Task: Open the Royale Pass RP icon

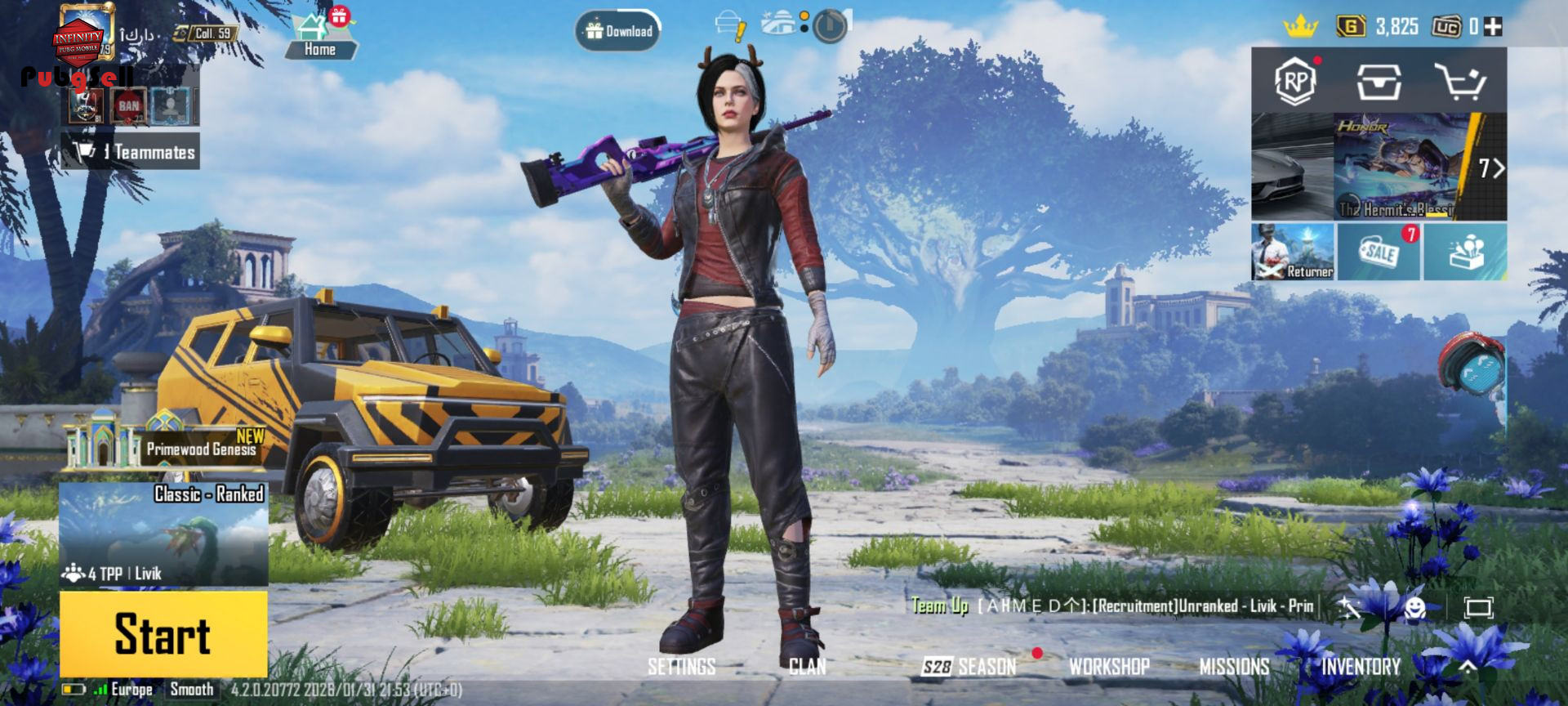Action: [x=1295, y=81]
